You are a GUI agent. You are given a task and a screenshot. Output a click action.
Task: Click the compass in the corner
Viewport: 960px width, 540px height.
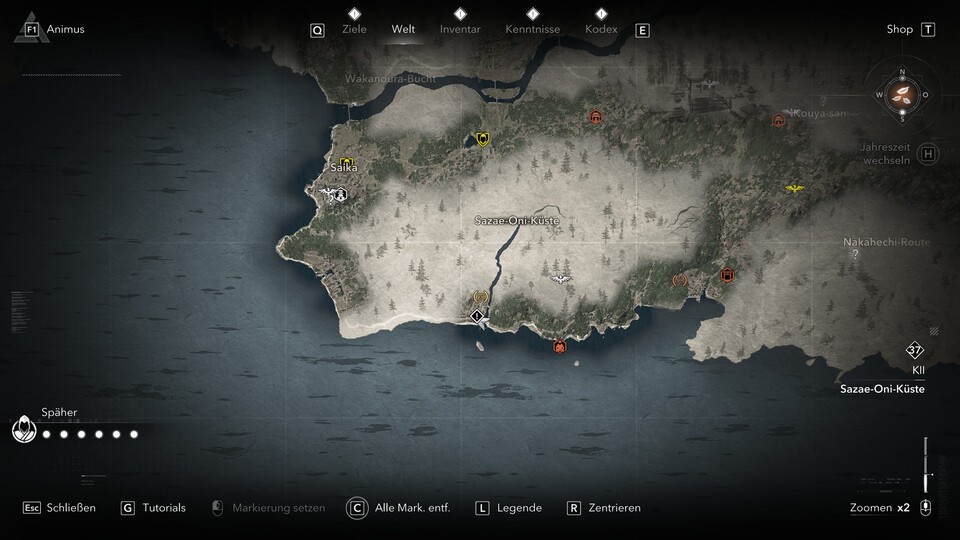pyautogui.click(x=902, y=95)
